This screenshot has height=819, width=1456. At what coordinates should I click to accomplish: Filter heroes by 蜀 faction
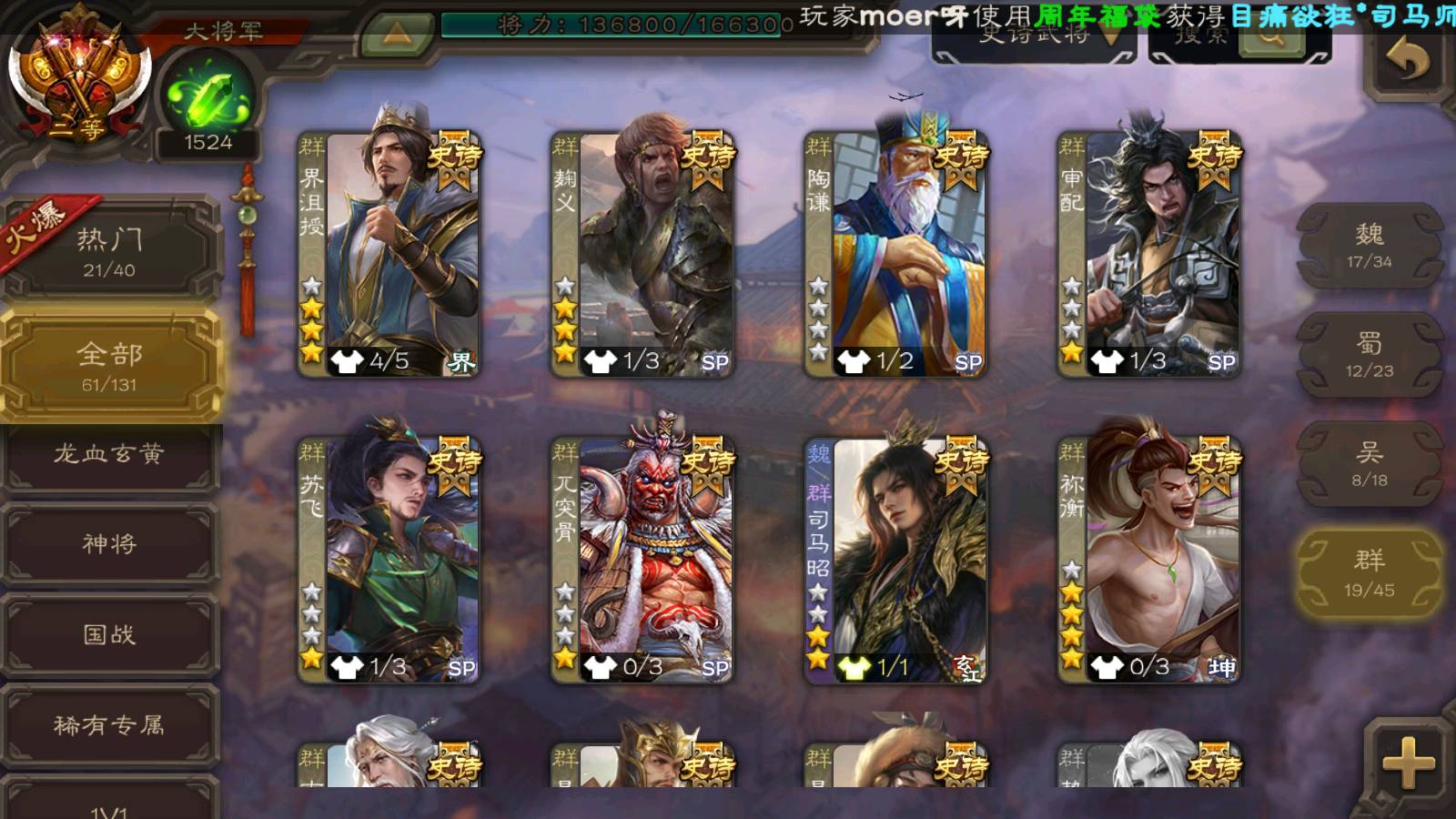1369,355
